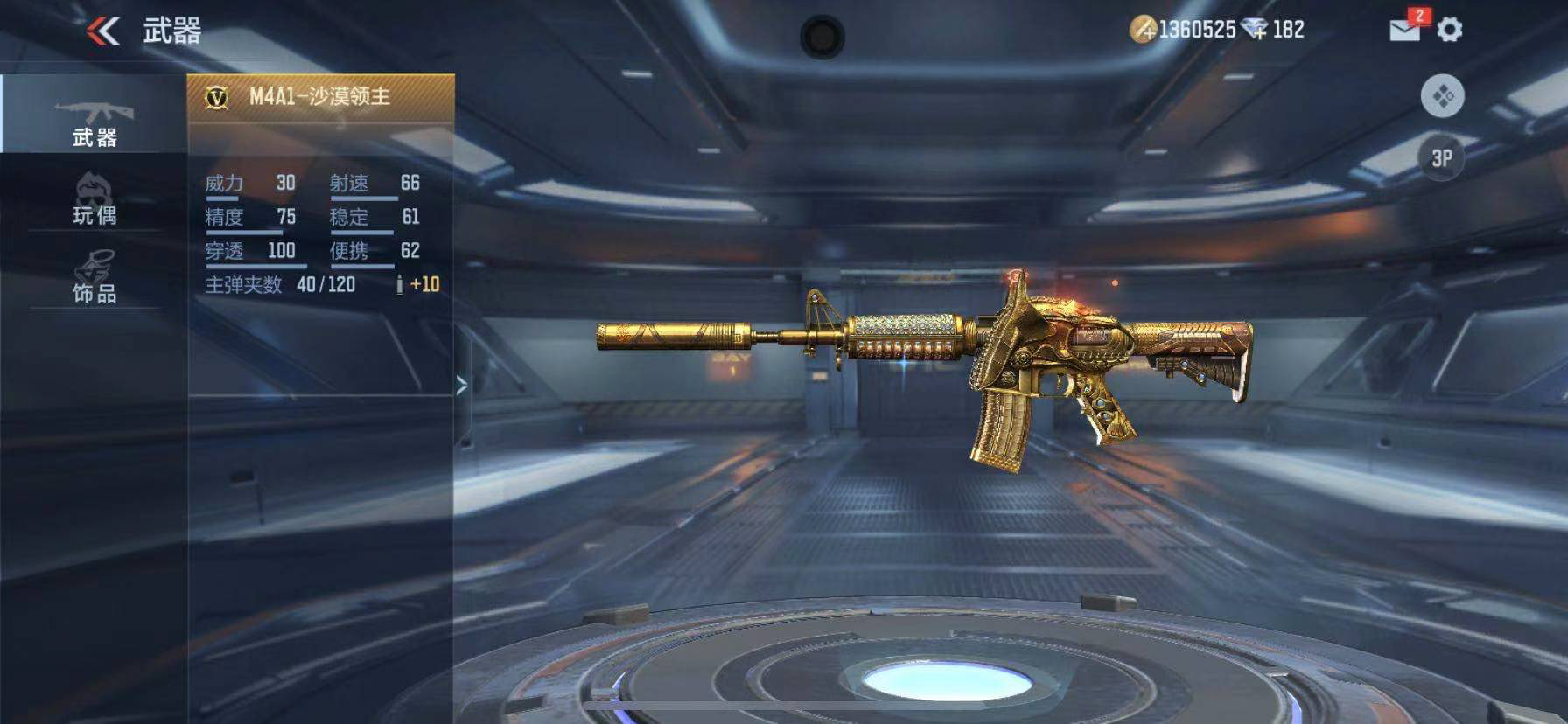The height and width of the screenshot is (724, 1568).
Task: Show ammo bonus info icon beside +10
Action: click(x=399, y=284)
